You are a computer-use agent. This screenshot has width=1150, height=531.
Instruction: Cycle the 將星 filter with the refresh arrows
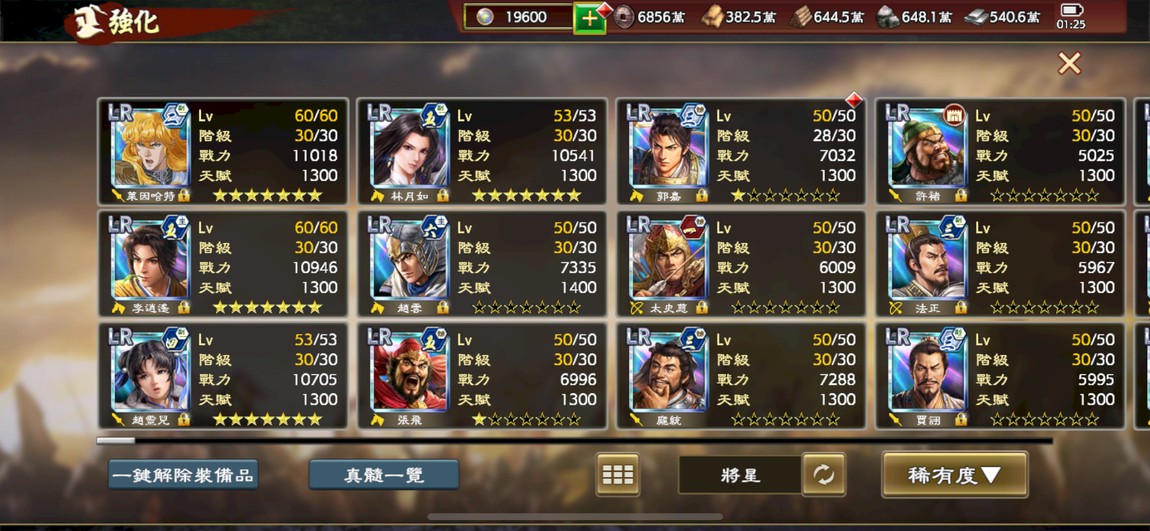pyautogui.click(x=824, y=475)
